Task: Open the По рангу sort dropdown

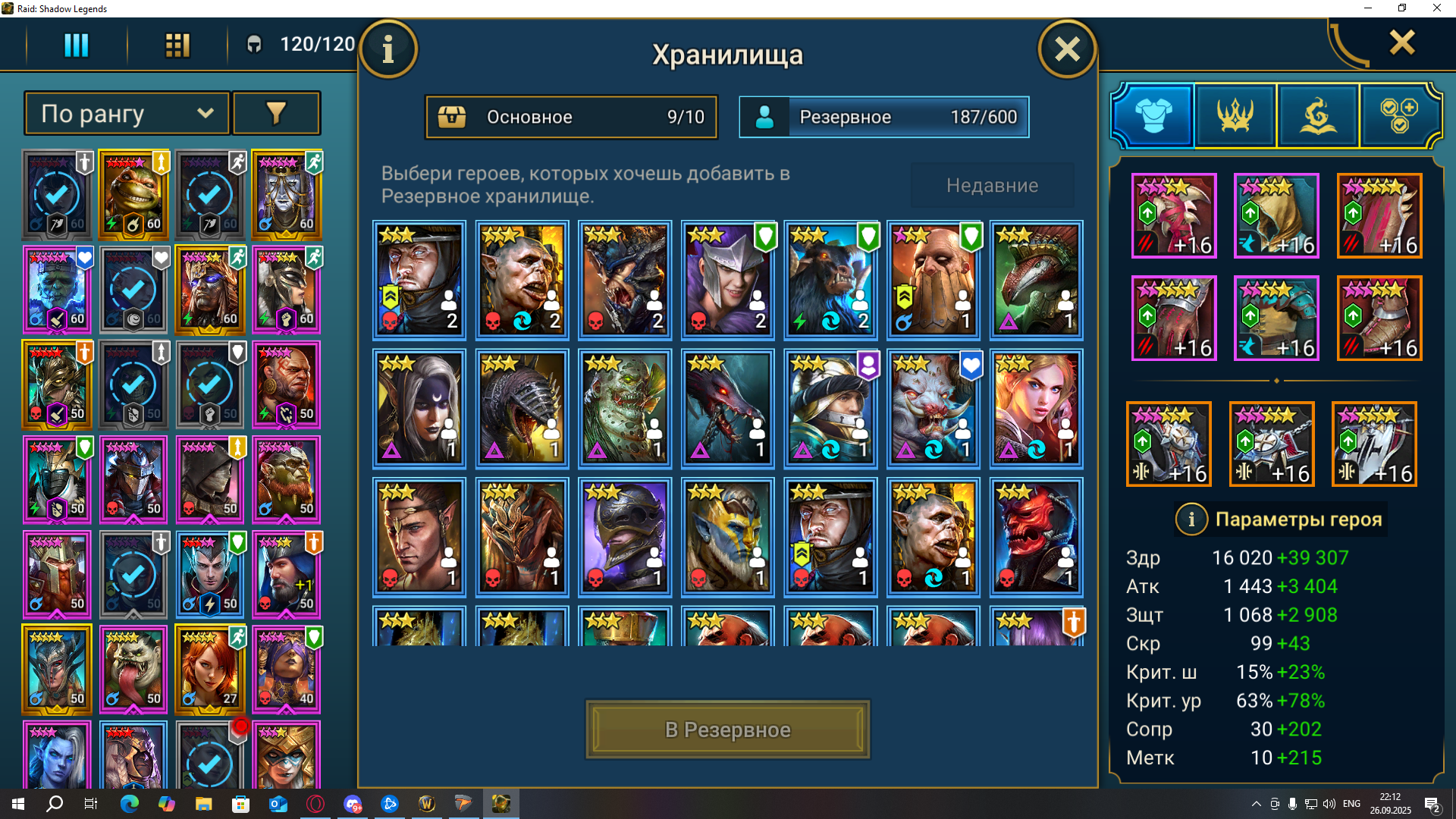Action: 127,114
